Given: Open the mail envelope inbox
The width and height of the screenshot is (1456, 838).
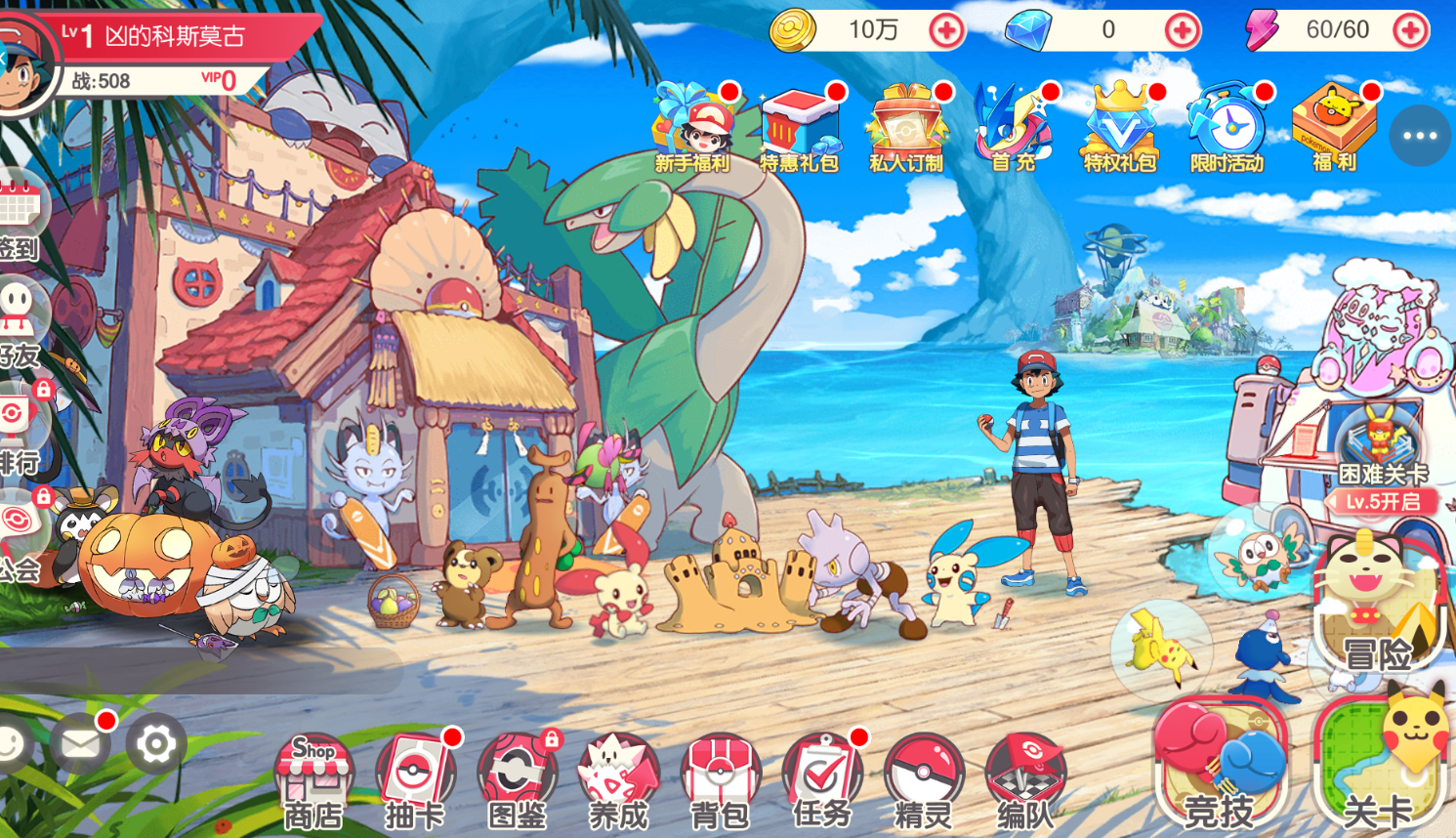Looking at the screenshot, I should pos(80,745).
